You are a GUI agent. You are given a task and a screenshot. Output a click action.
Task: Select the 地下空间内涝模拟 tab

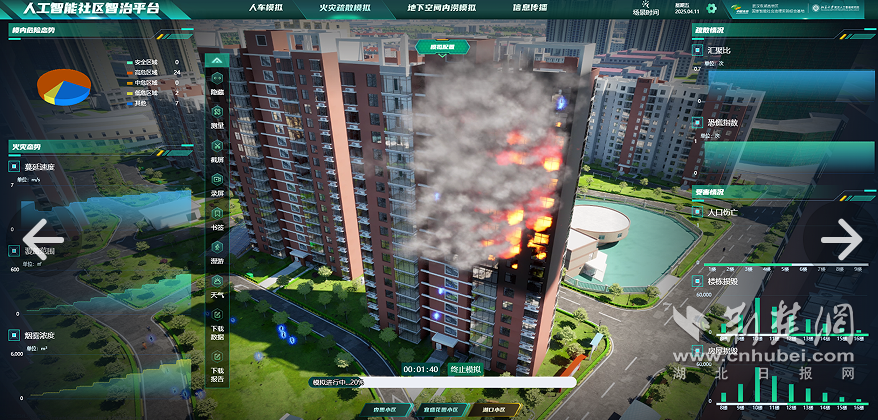[x=437, y=7]
